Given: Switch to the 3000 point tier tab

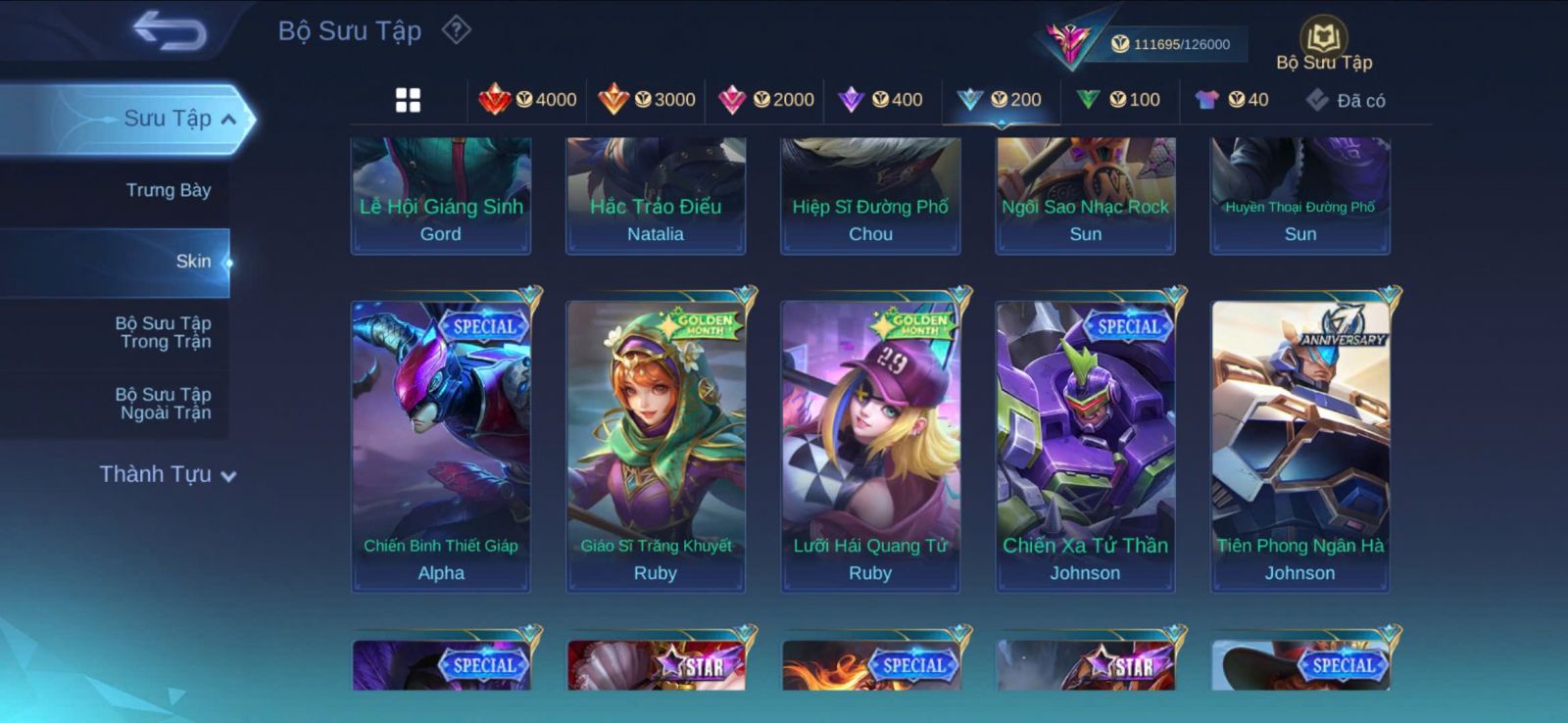Looking at the screenshot, I should click(647, 100).
